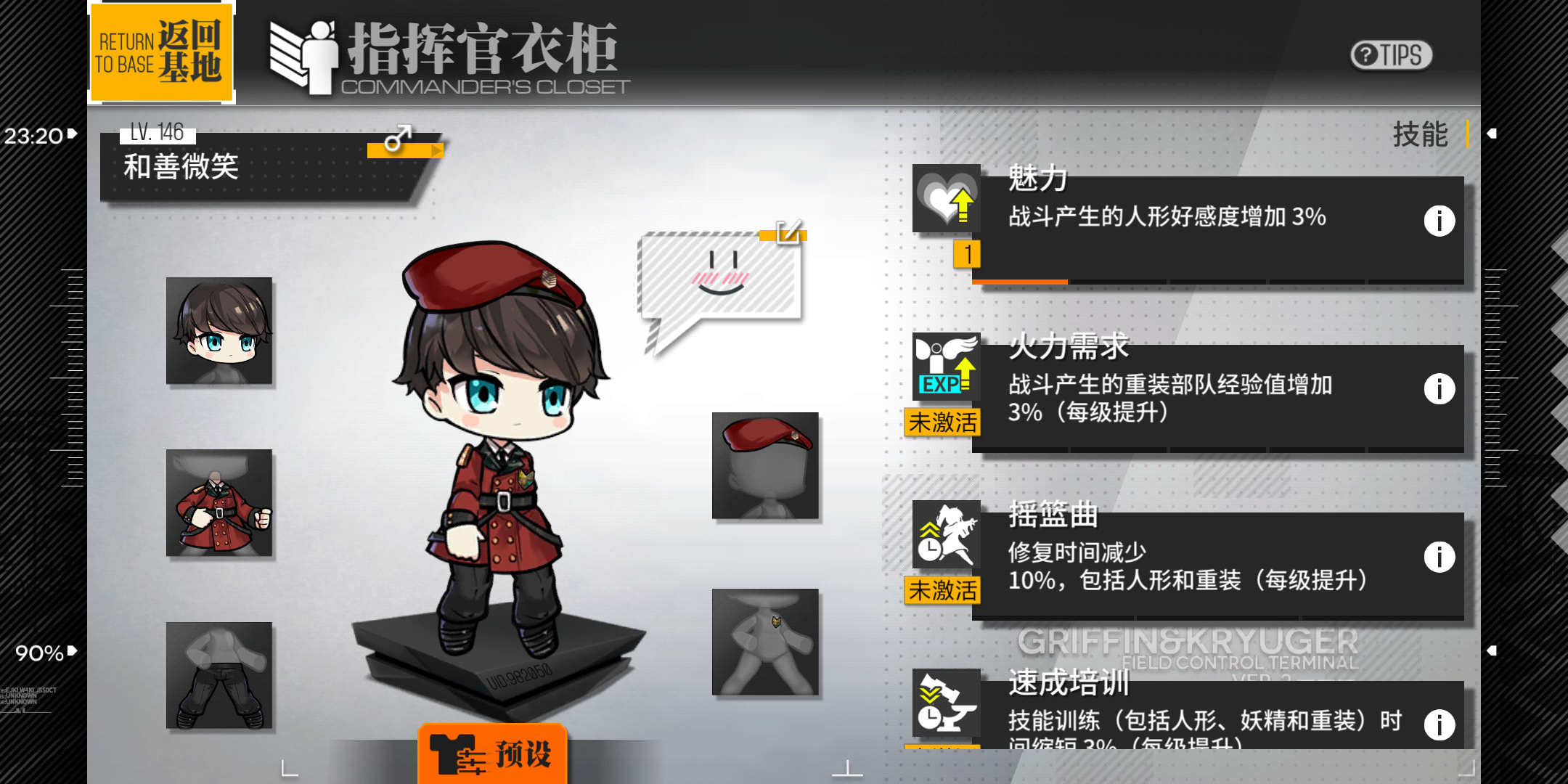The height and width of the screenshot is (784, 1568).
Task: Open info for the 魅力 skill
Action: point(1440,222)
